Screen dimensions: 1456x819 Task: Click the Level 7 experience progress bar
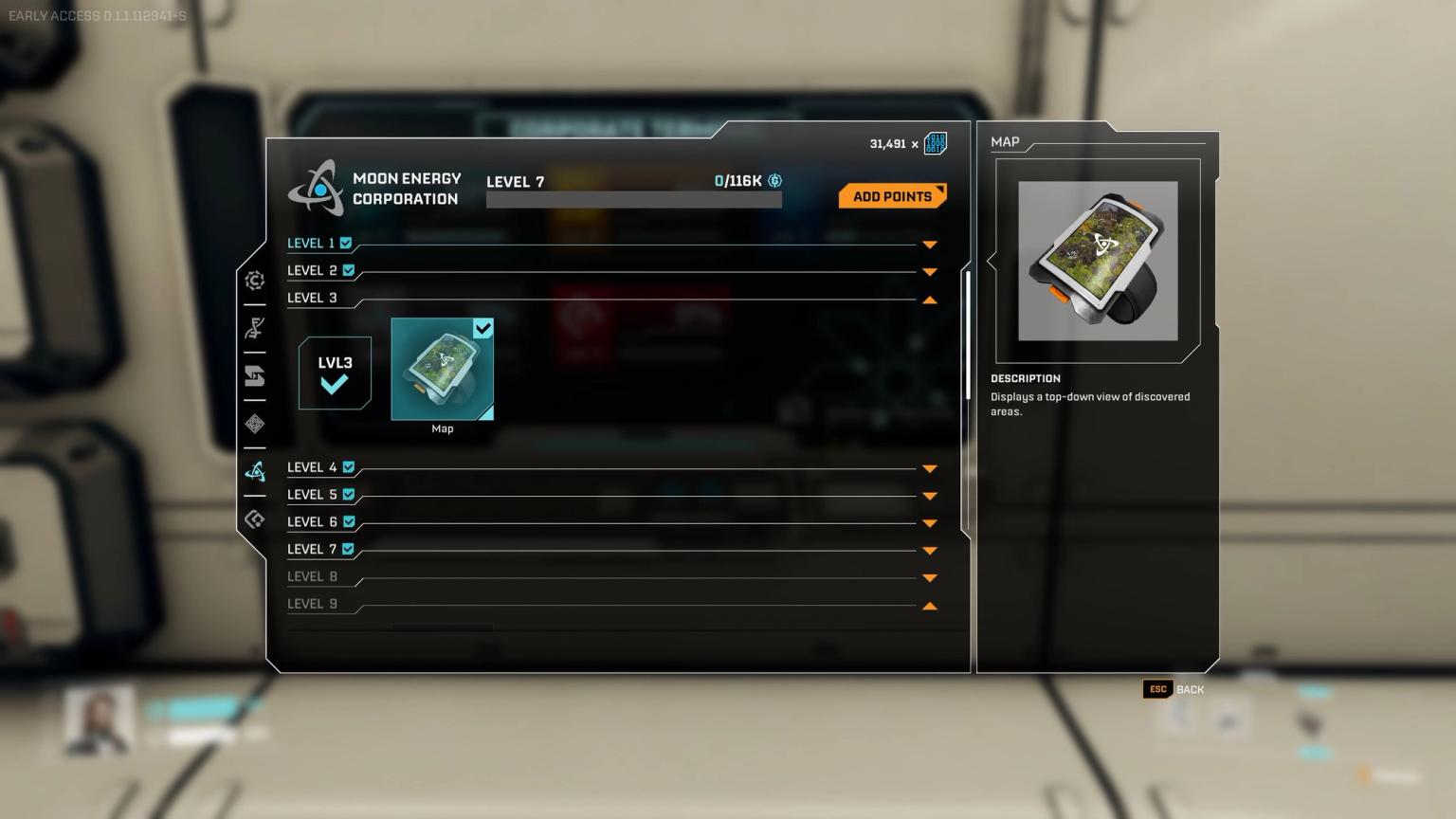click(633, 199)
